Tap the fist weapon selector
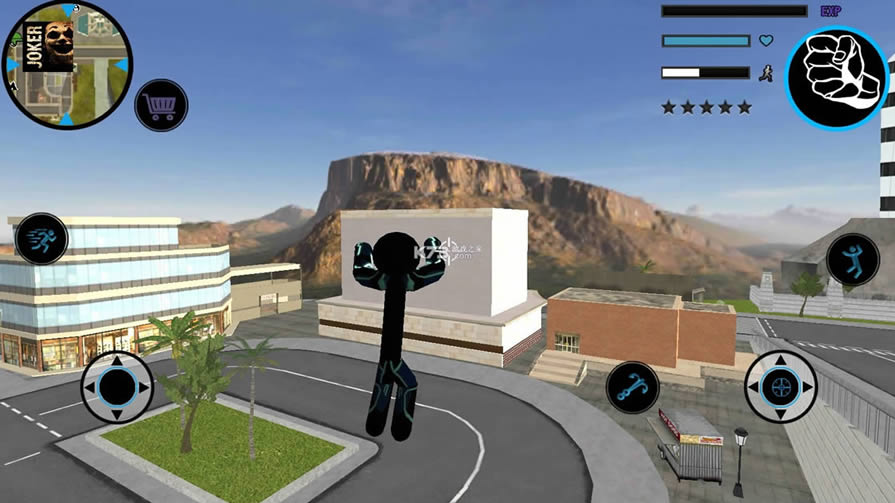The image size is (895, 503). point(836,78)
